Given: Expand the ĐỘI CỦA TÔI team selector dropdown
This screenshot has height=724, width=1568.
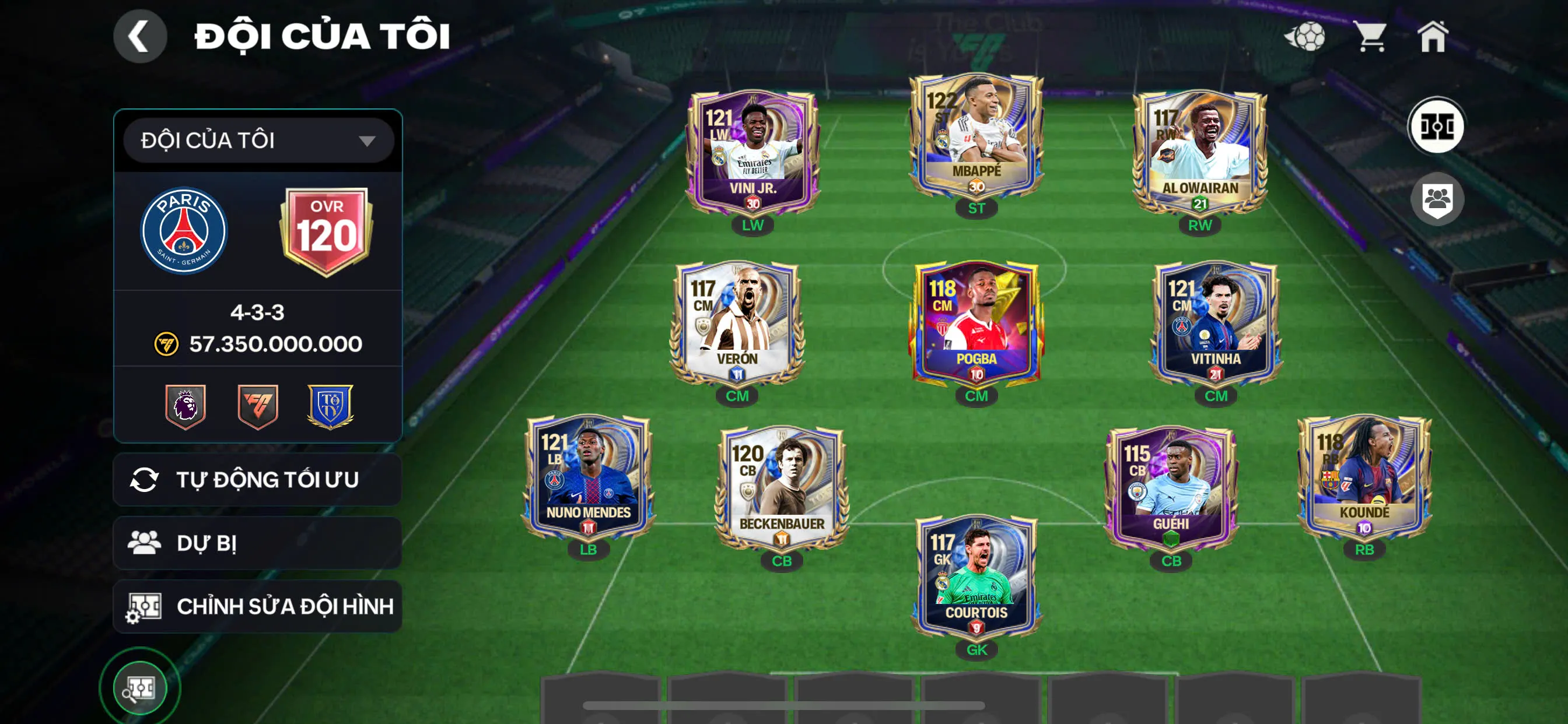Looking at the screenshot, I should 257,140.
